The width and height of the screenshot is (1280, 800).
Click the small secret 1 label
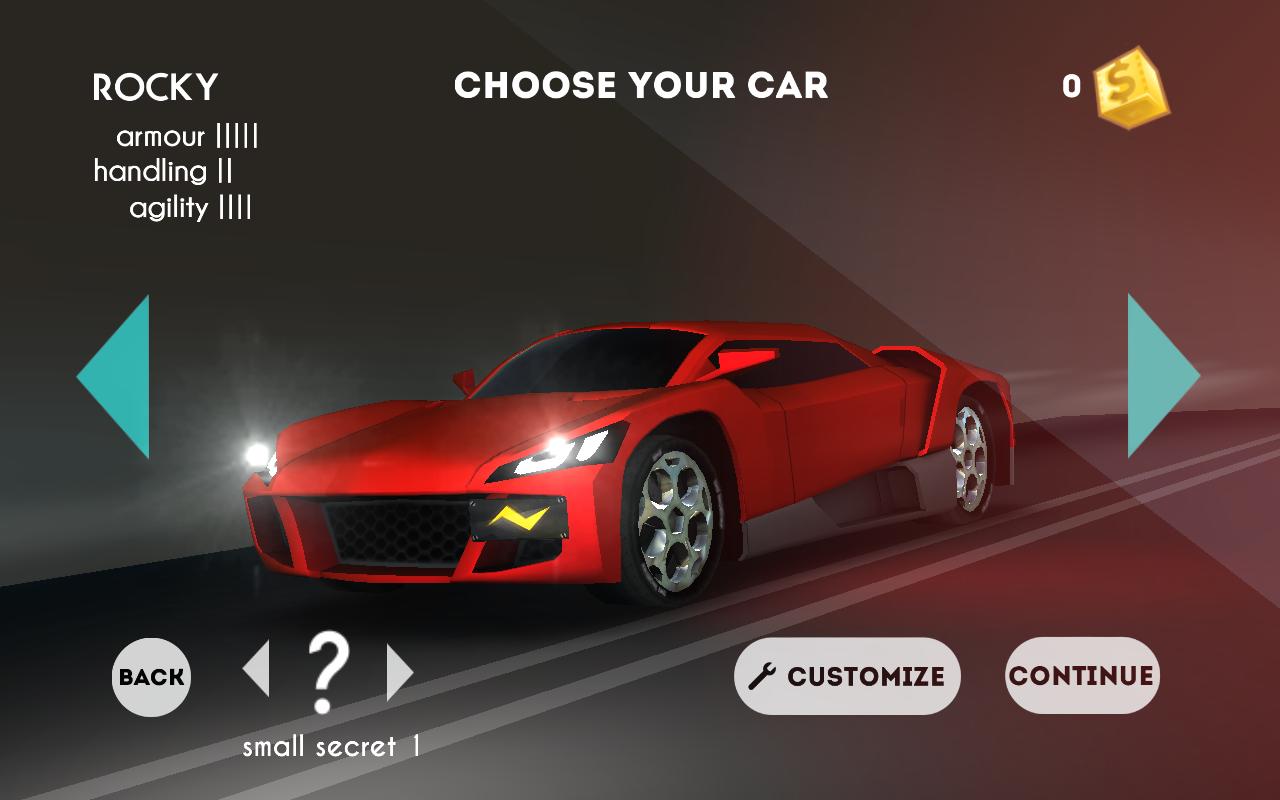pos(330,744)
